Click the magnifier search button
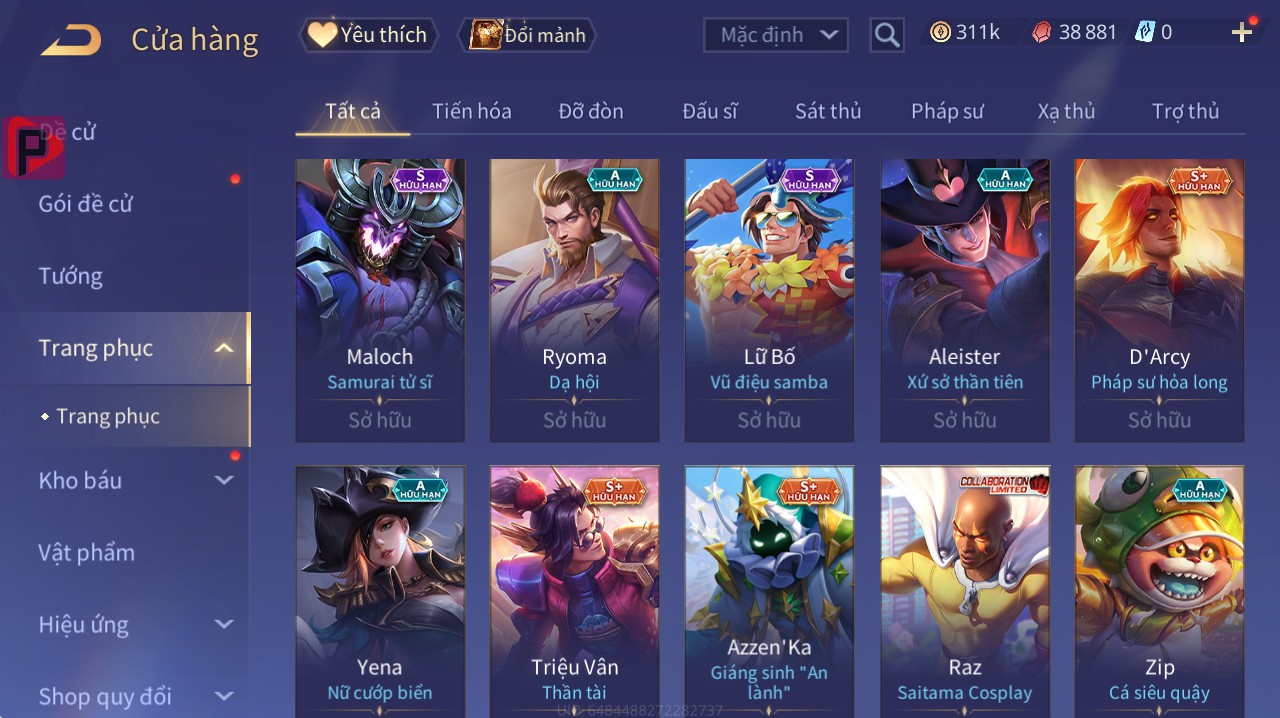1280x718 pixels. [887, 35]
